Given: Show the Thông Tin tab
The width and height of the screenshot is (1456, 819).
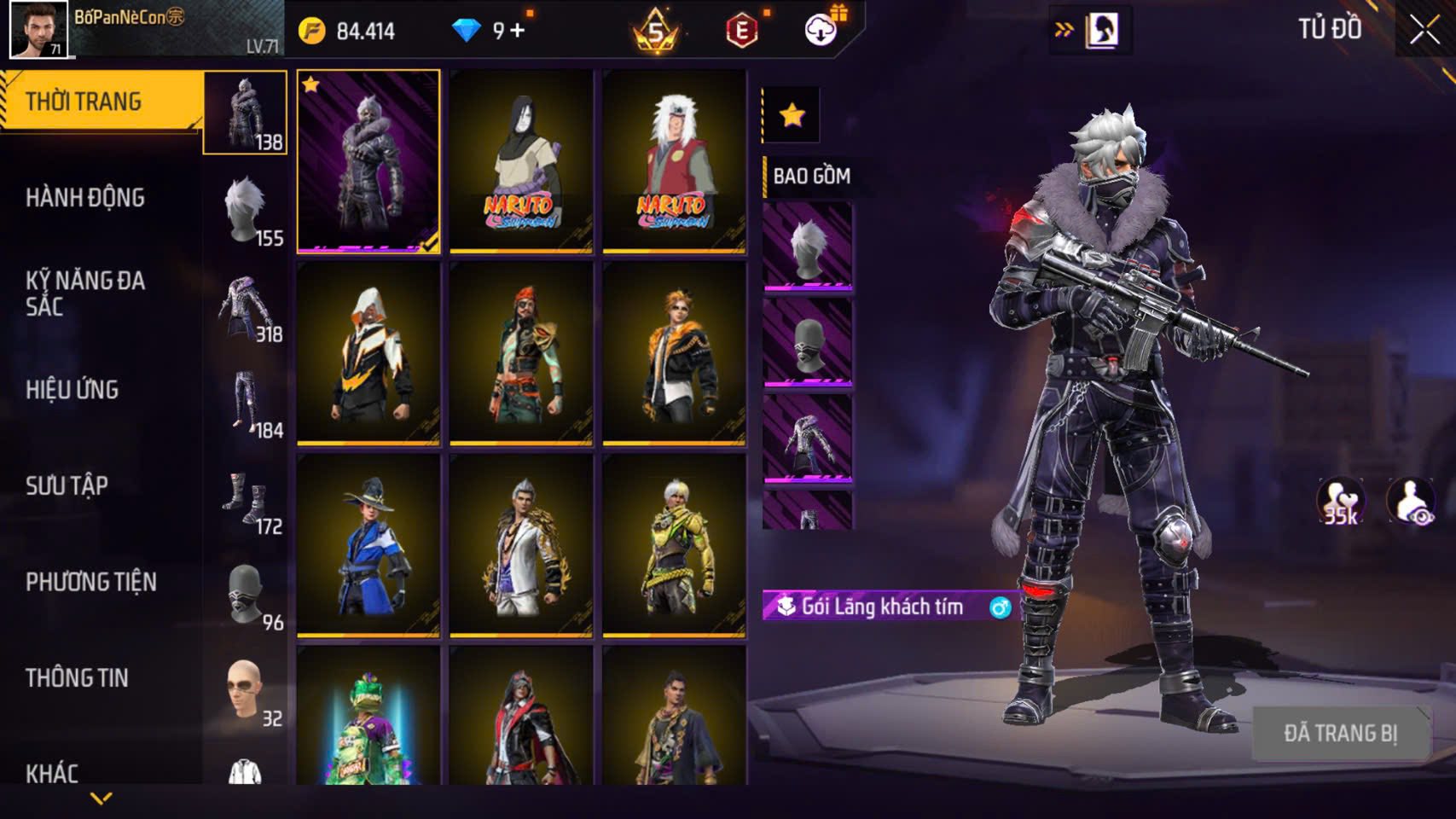Looking at the screenshot, I should pos(78,678).
